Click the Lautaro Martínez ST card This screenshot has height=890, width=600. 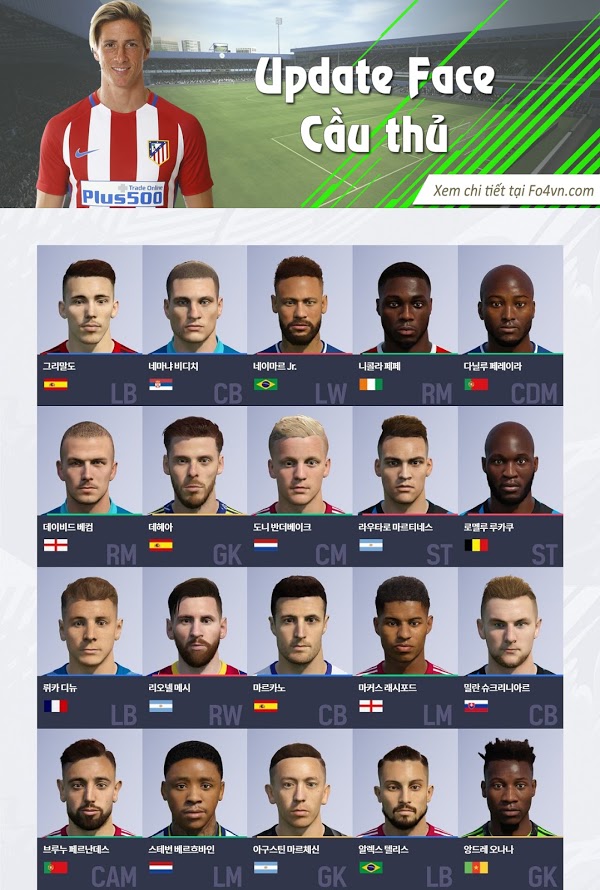(405, 485)
